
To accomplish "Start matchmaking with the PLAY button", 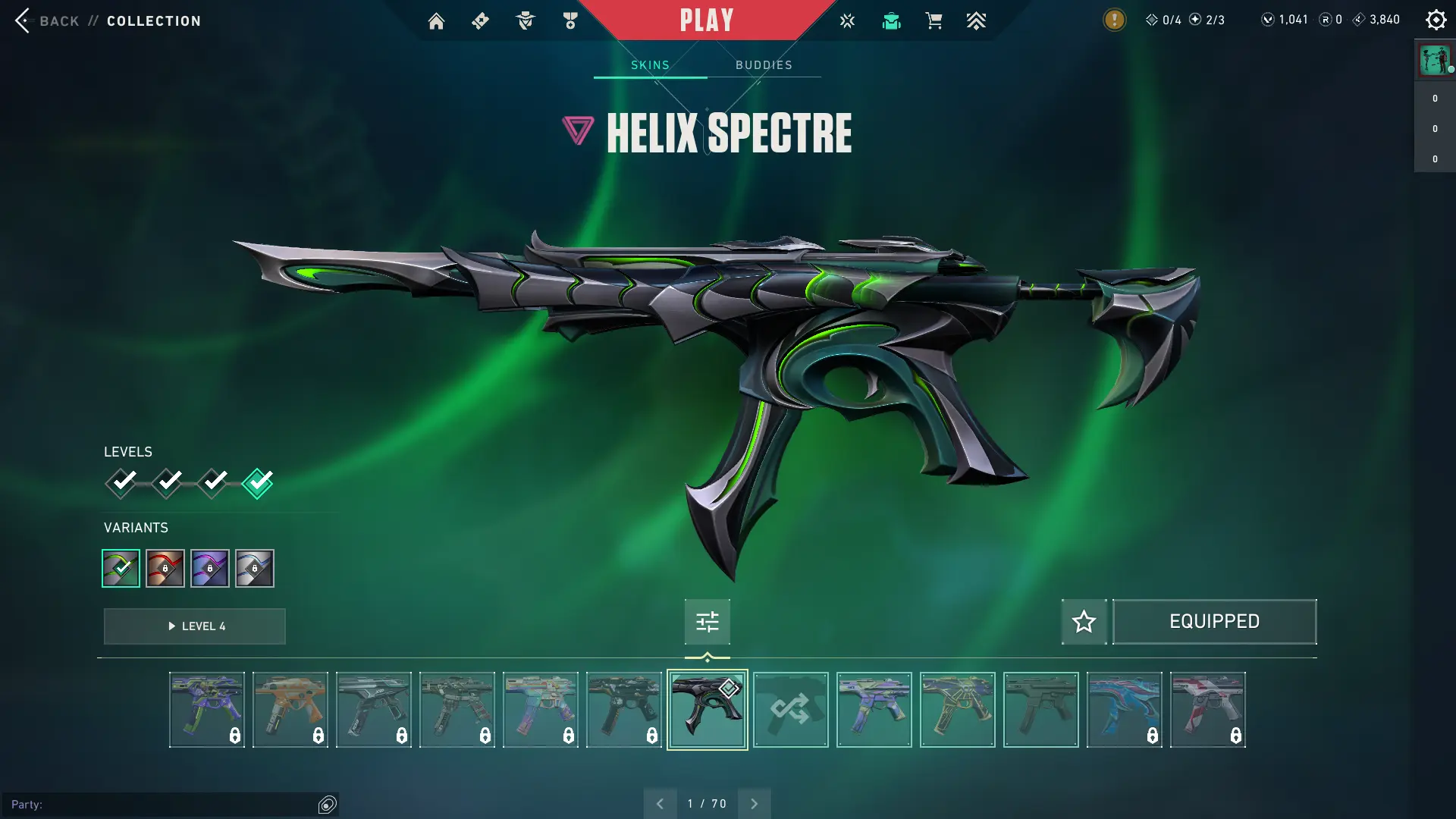I will pos(706,20).
